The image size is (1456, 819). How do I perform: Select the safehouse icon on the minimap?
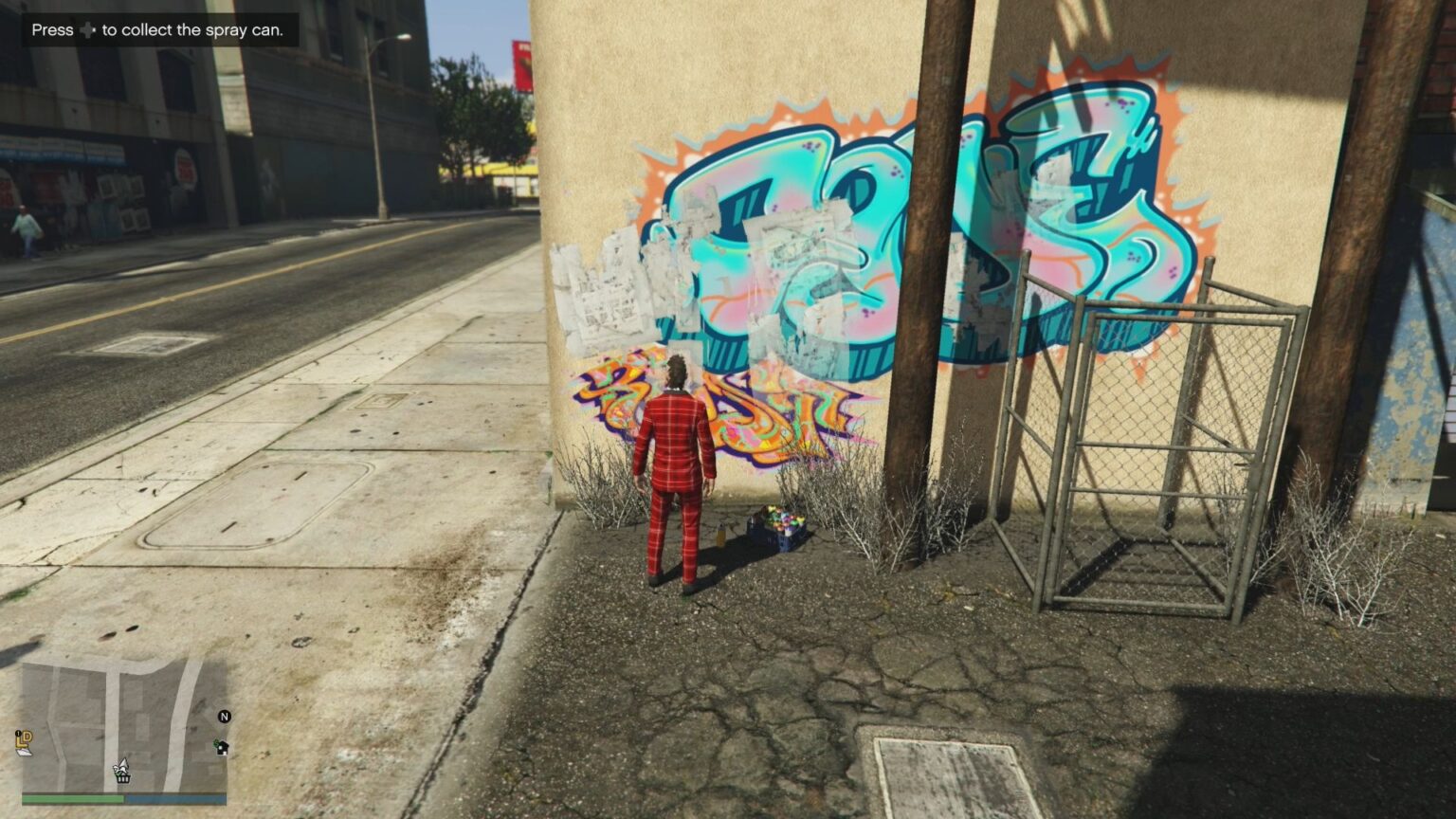point(222,747)
